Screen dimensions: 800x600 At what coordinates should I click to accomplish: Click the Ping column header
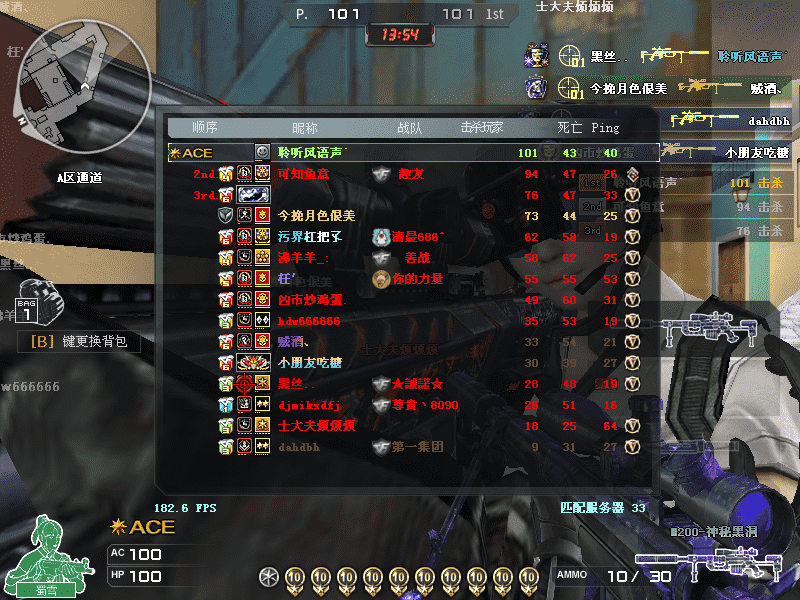(605, 128)
